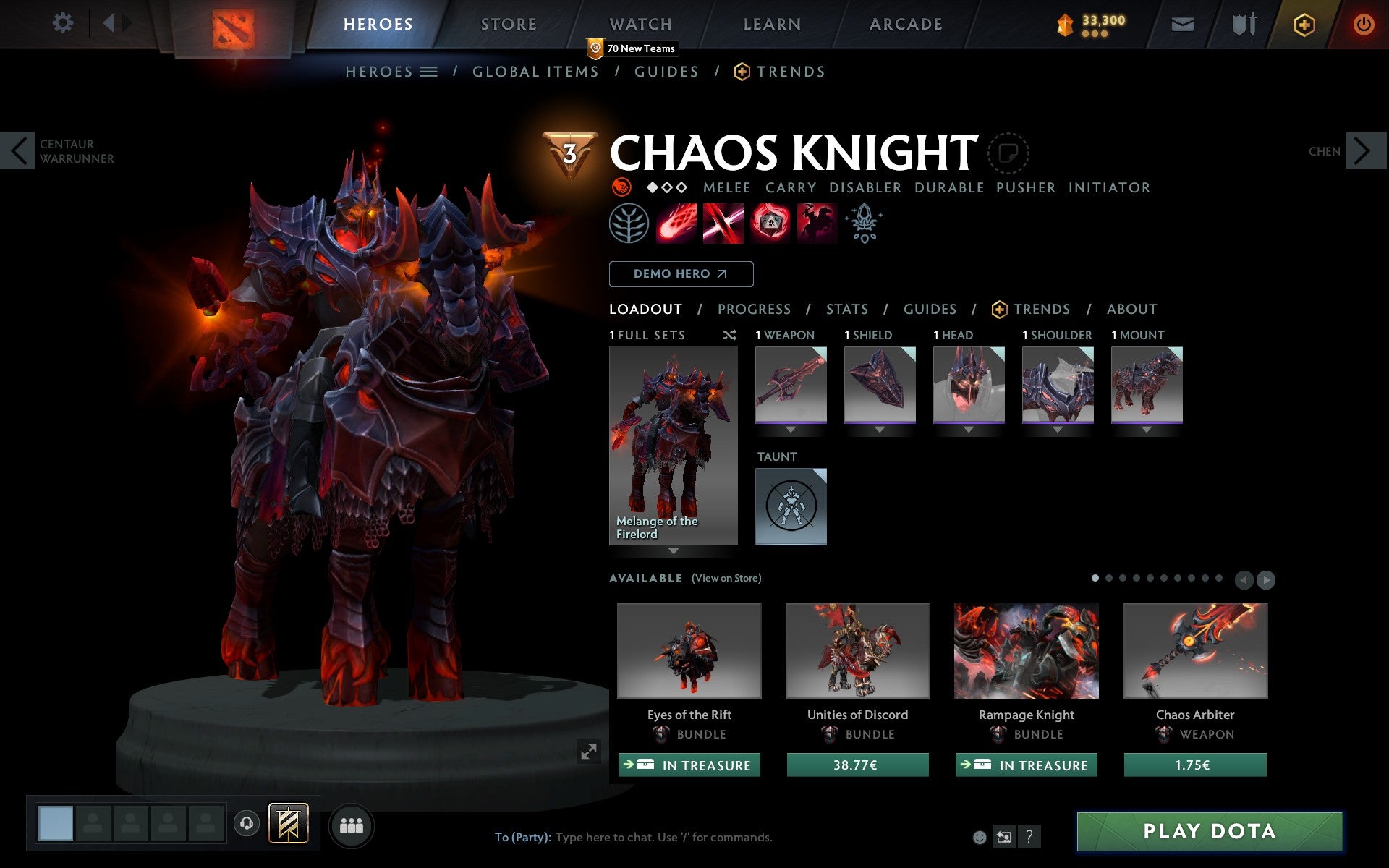1389x868 pixels.
Task: Open the STORE menu
Action: tap(509, 24)
